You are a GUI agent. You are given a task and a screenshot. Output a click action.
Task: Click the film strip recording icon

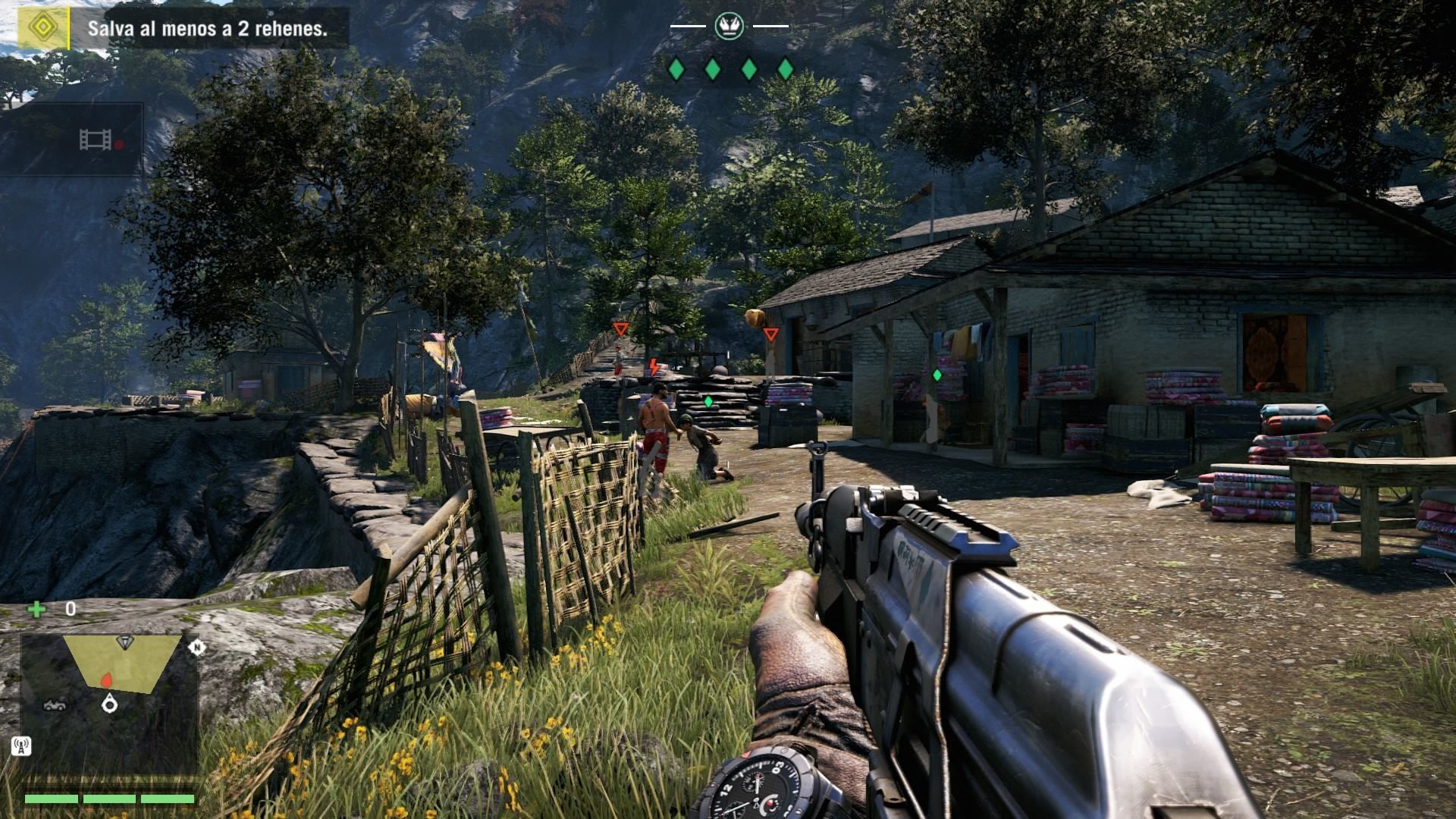96,140
